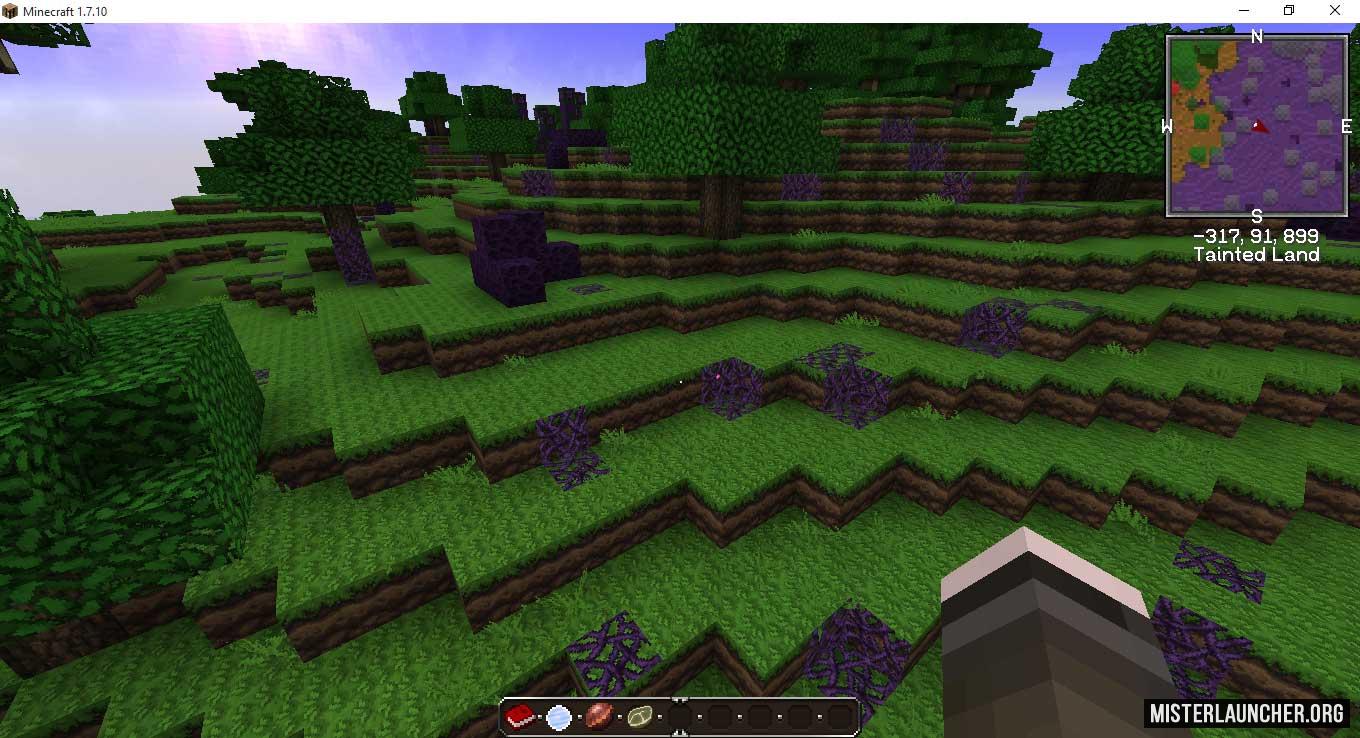Image resolution: width=1360 pixels, height=738 pixels.
Task: Close the Minecraft window
Action: (x=1335, y=11)
